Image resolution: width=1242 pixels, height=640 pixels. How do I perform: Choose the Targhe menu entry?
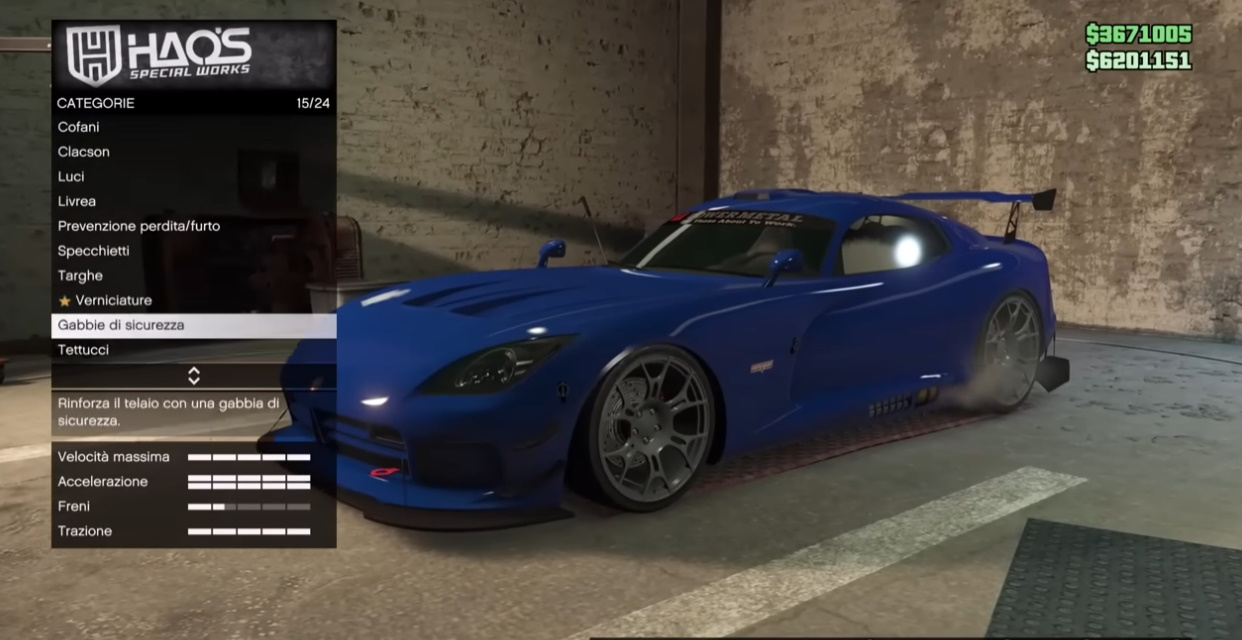click(x=193, y=276)
